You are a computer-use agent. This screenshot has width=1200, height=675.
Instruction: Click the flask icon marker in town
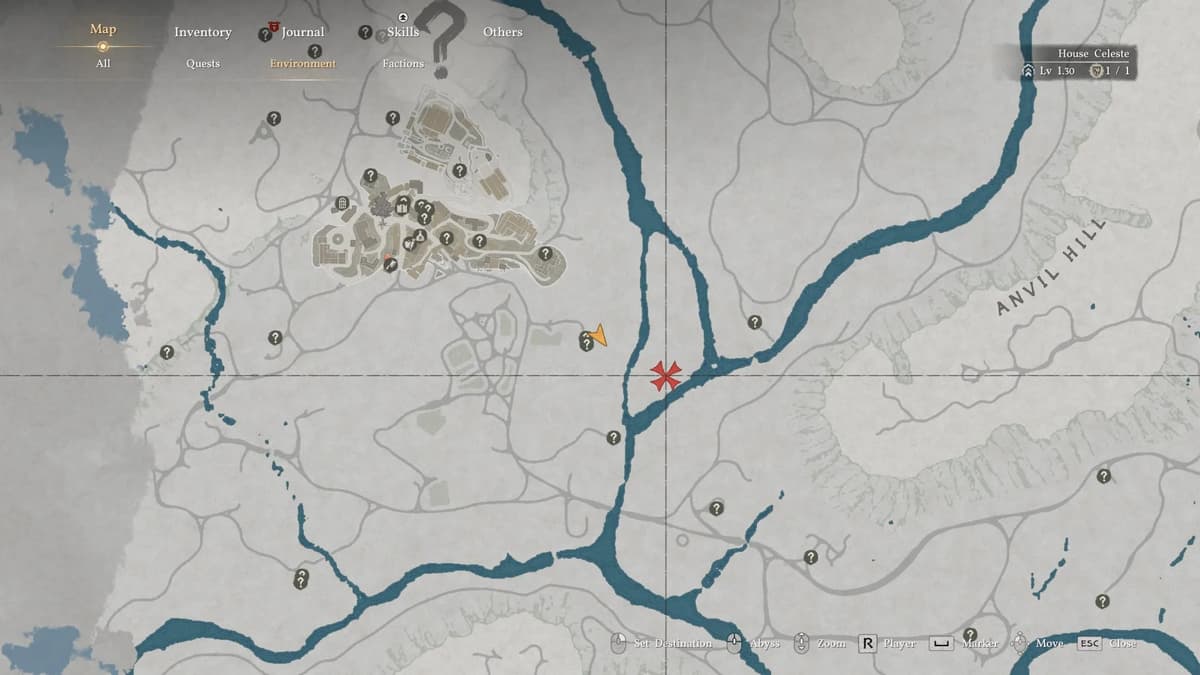coord(420,236)
